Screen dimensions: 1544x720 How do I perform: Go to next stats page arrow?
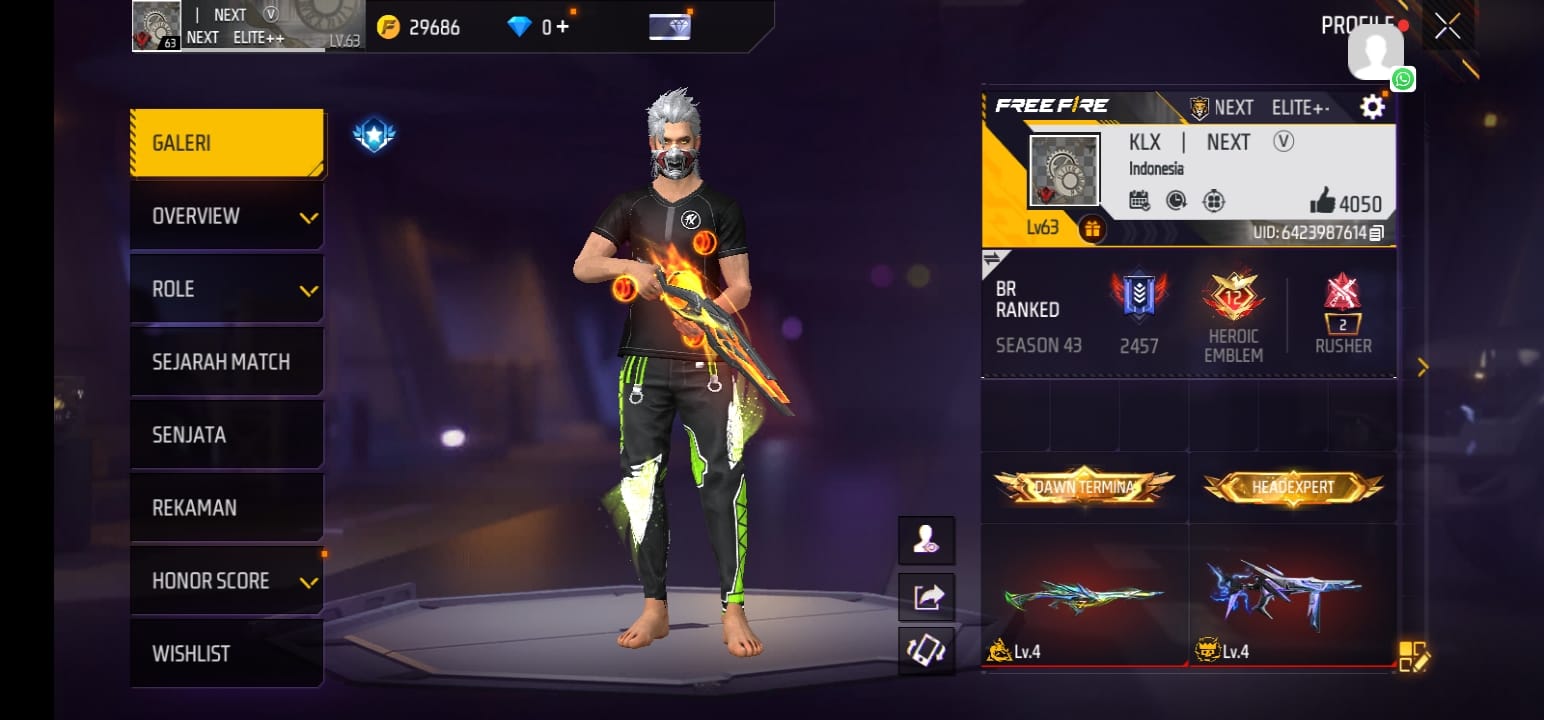point(1423,368)
